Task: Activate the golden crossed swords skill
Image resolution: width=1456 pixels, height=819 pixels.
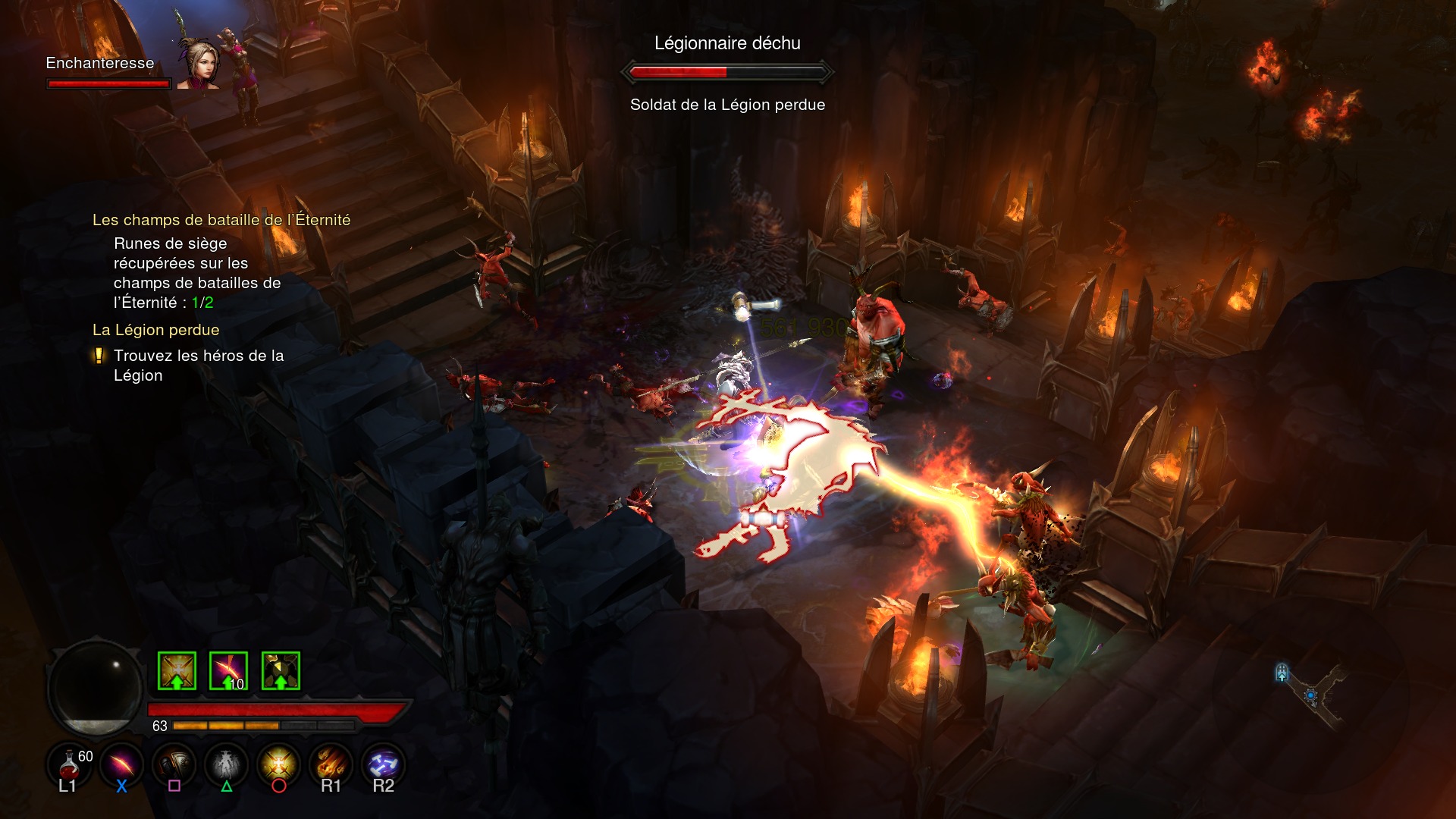Action: pyautogui.click(x=278, y=763)
